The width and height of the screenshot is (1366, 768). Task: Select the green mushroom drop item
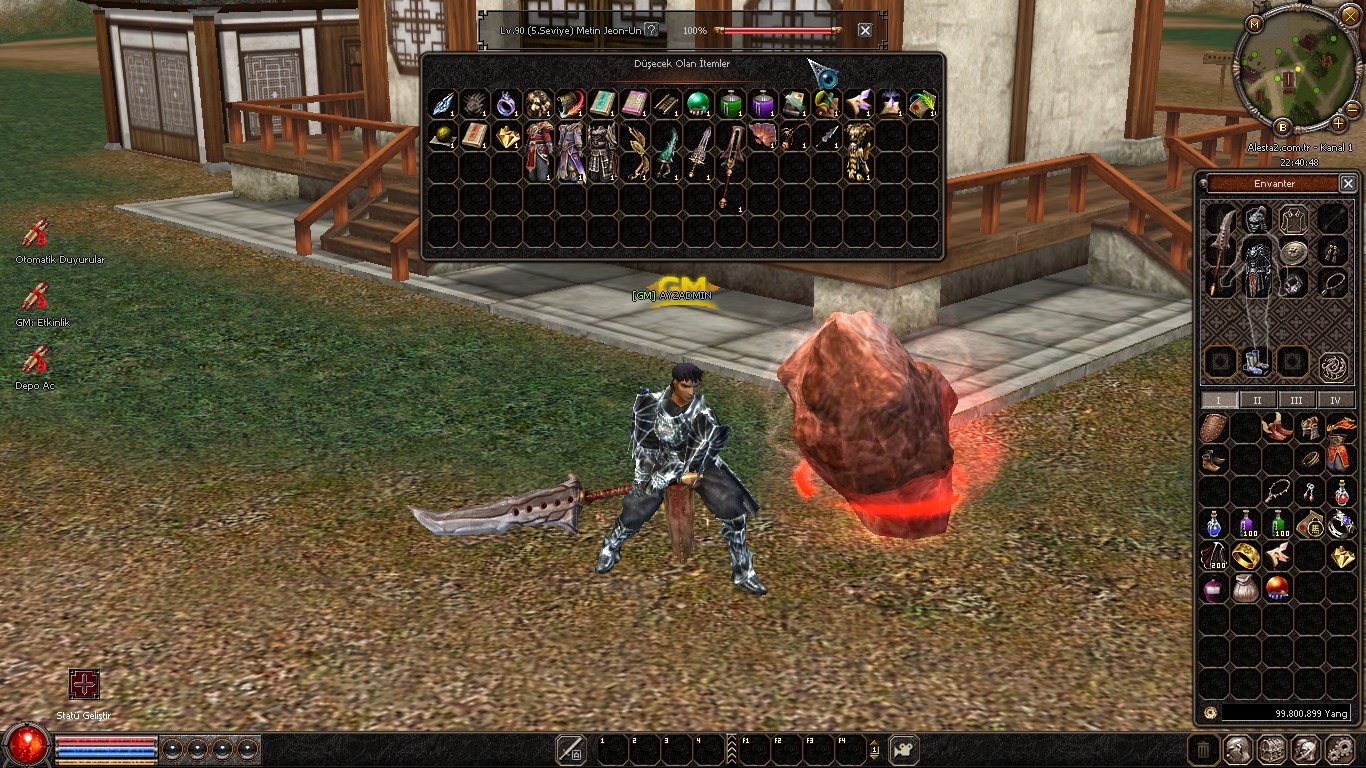pyautogui.click(x=698, y=104)
